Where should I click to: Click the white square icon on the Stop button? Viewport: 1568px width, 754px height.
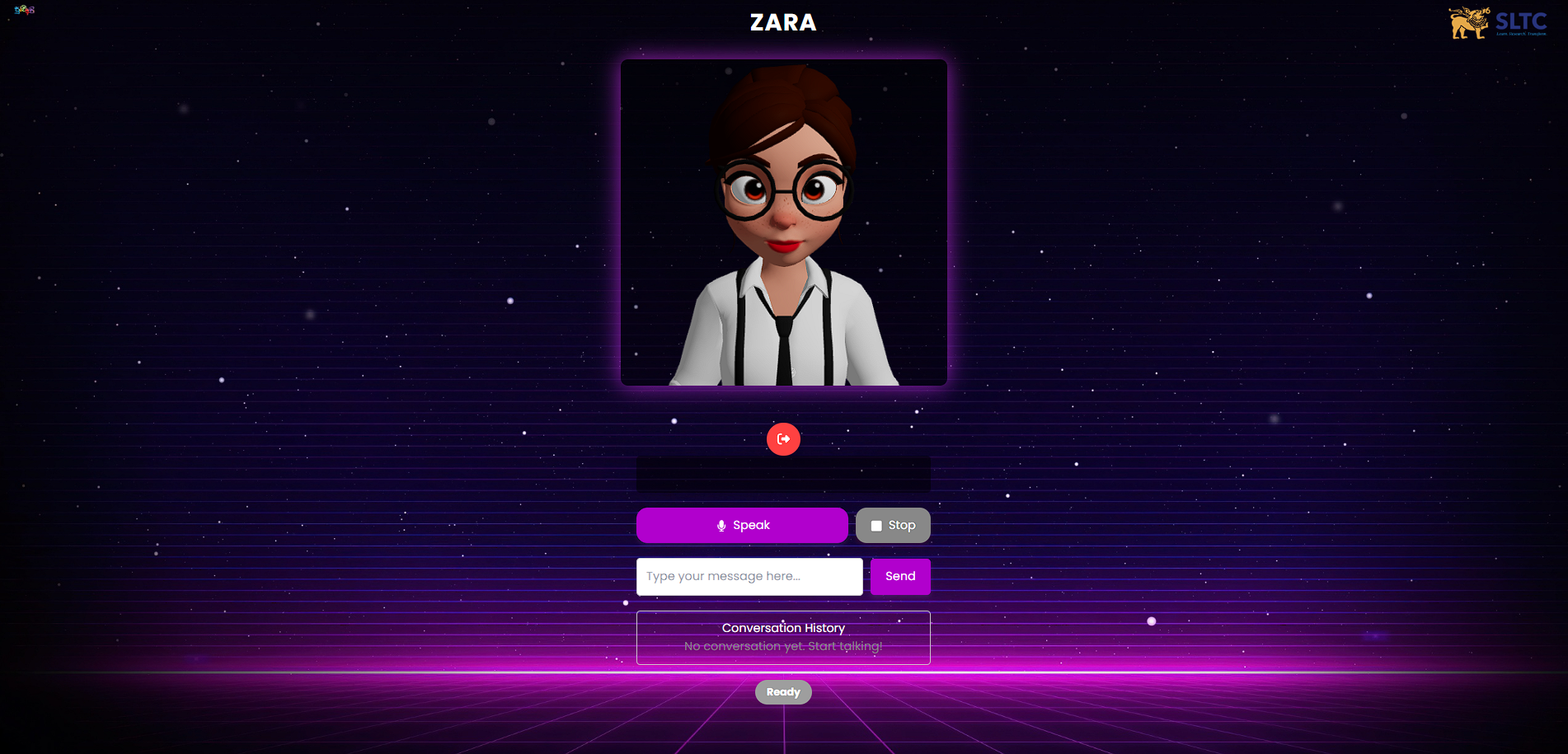877,525
